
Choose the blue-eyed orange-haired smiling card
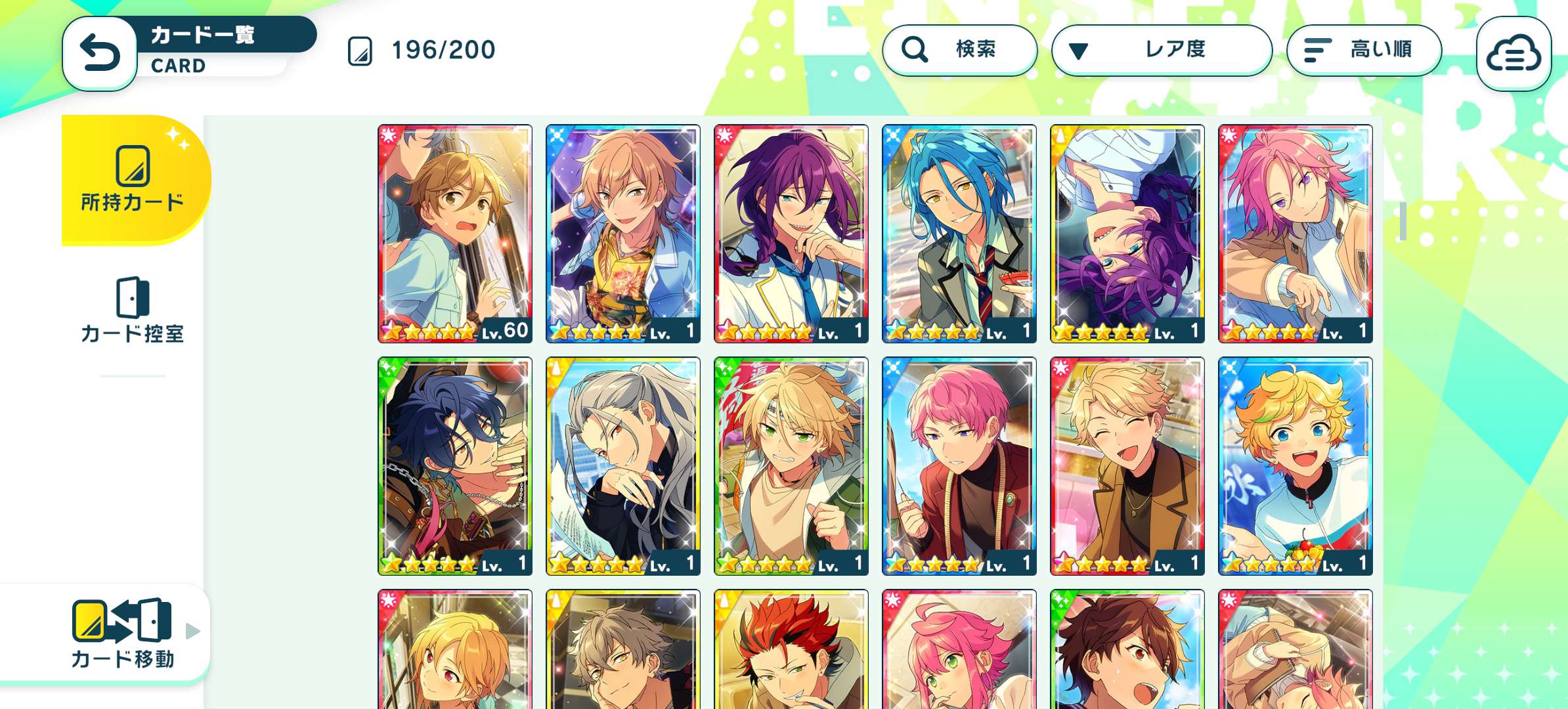(1296, 465)
